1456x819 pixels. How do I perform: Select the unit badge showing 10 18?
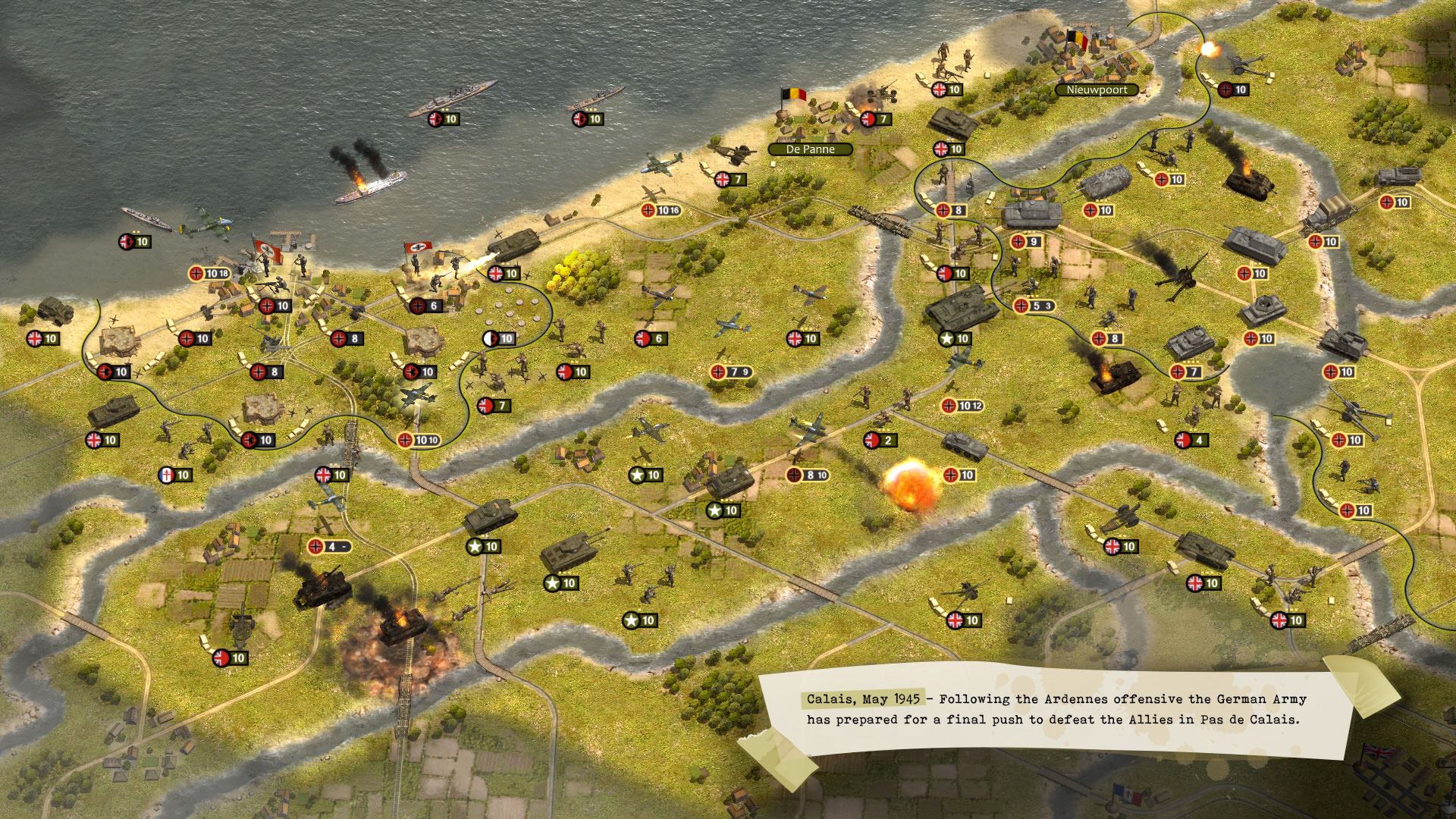coord(209,273)
